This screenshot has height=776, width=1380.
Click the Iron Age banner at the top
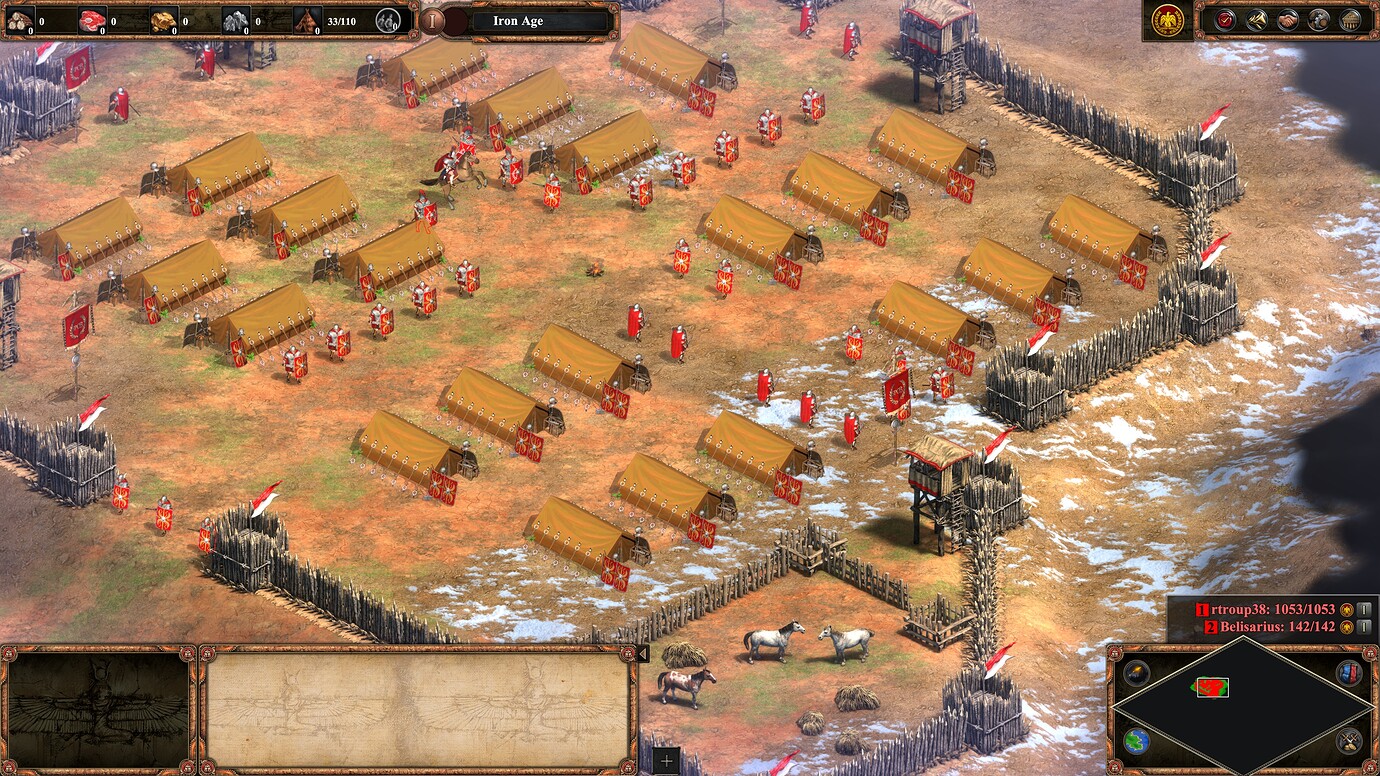coord(520,20)
